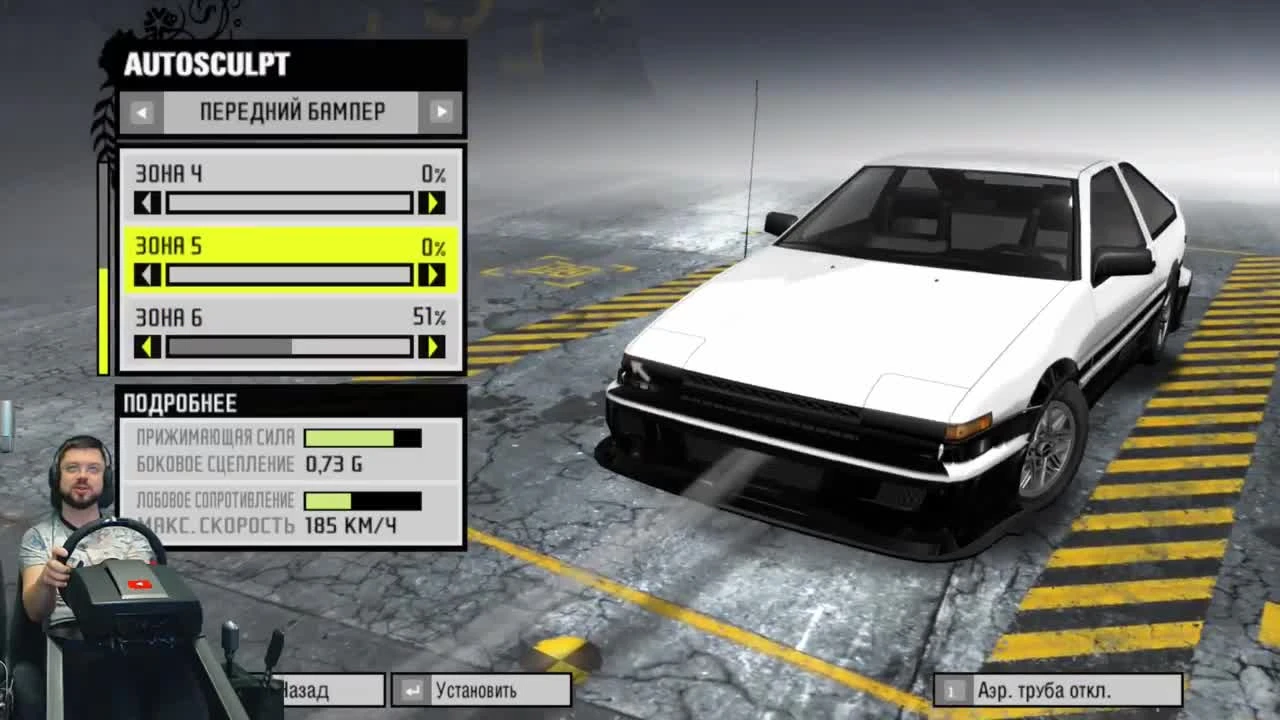Click the left arrow on ЗОНА 5 slider
The height and width of the screenshot is (720, 1280).
click(148, 274)
